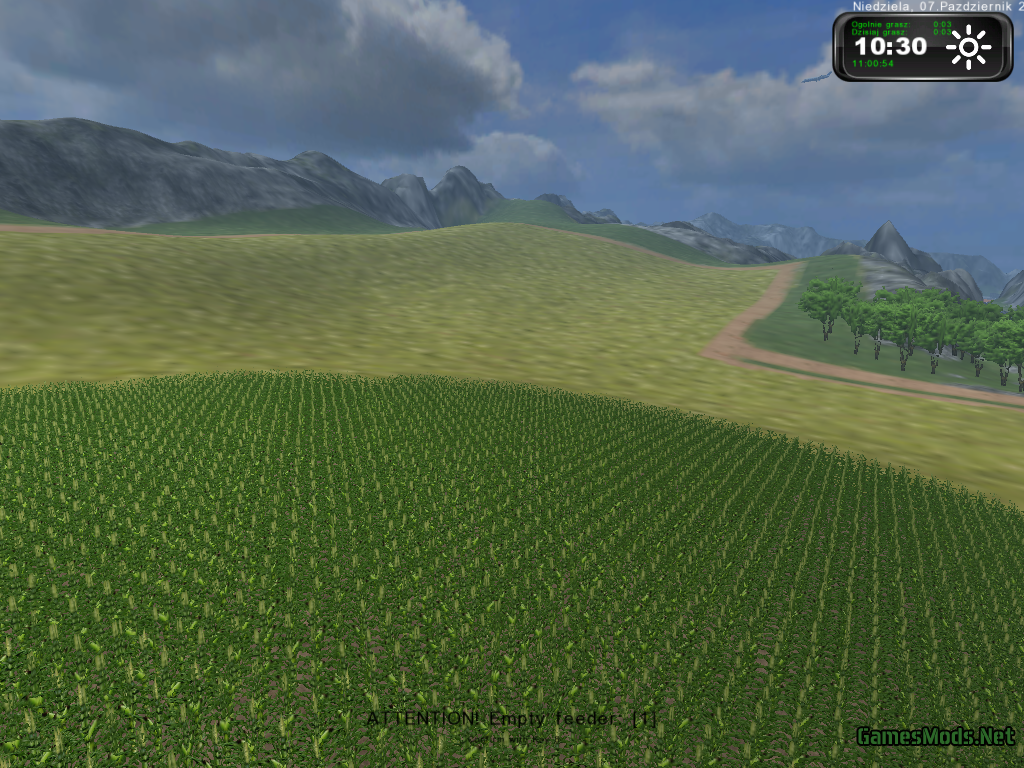Click the sun weather icon
Screen dimensions: 1024x768
pos(968,47)
